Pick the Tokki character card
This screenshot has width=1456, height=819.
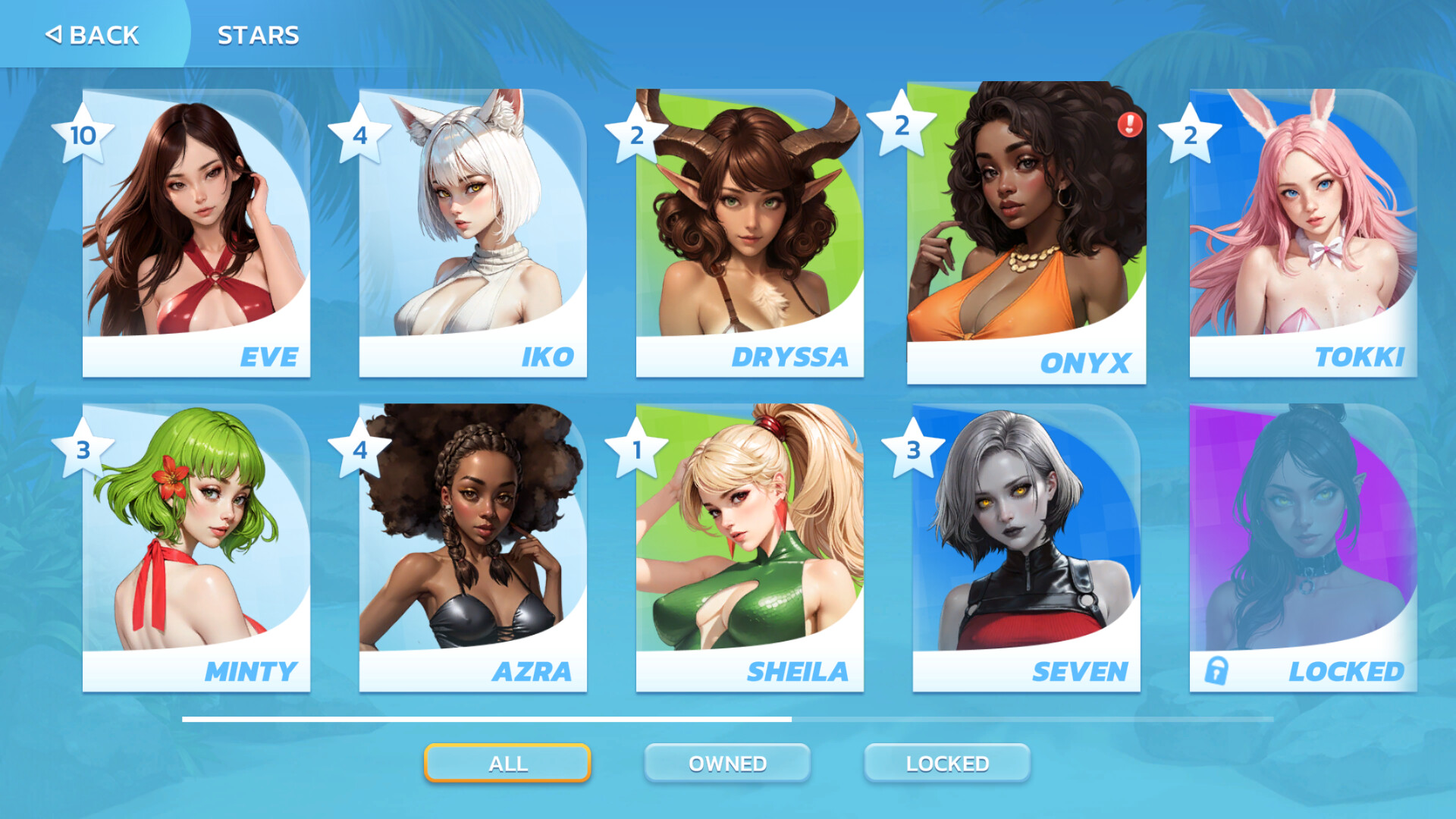(x=1303, y=234)
